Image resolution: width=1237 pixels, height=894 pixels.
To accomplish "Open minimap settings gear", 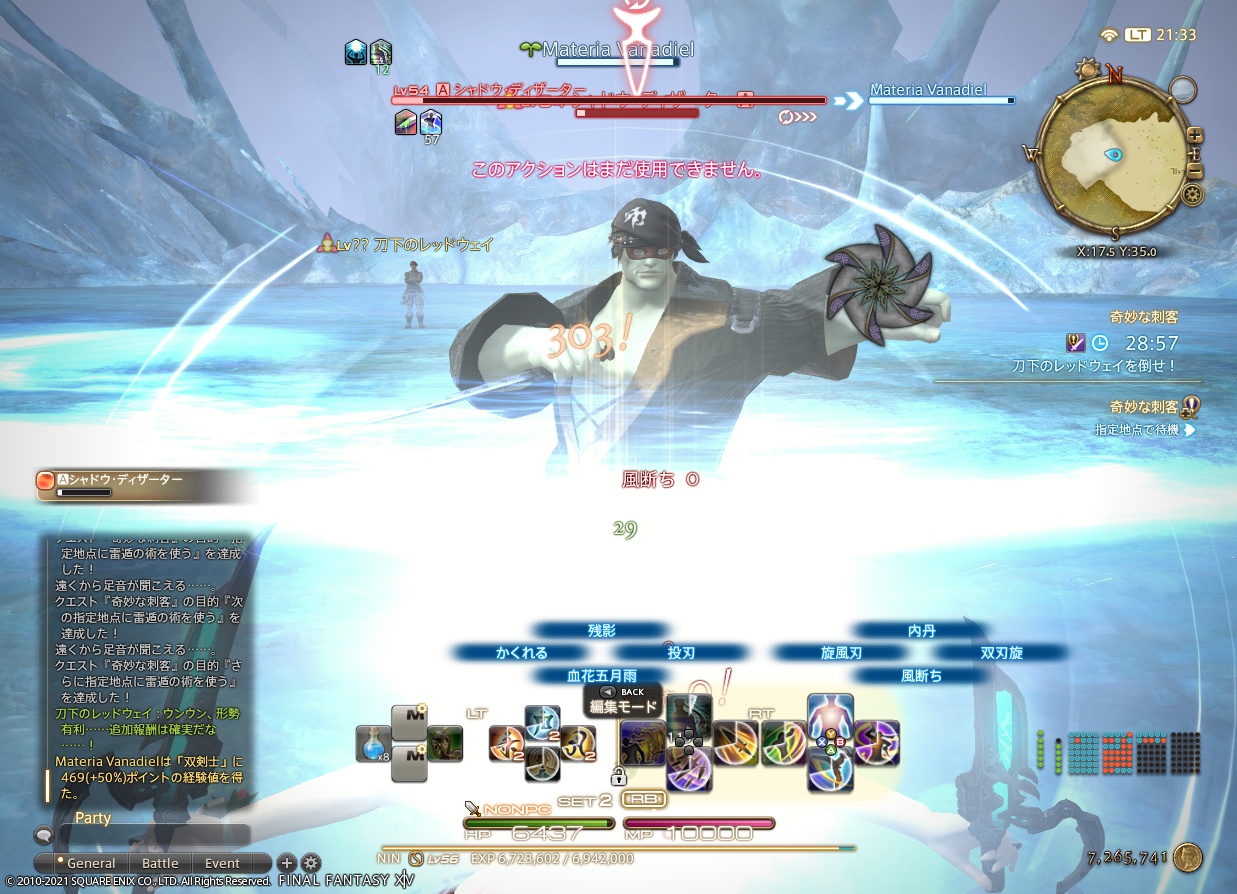I will click(x=1191, y=194).
